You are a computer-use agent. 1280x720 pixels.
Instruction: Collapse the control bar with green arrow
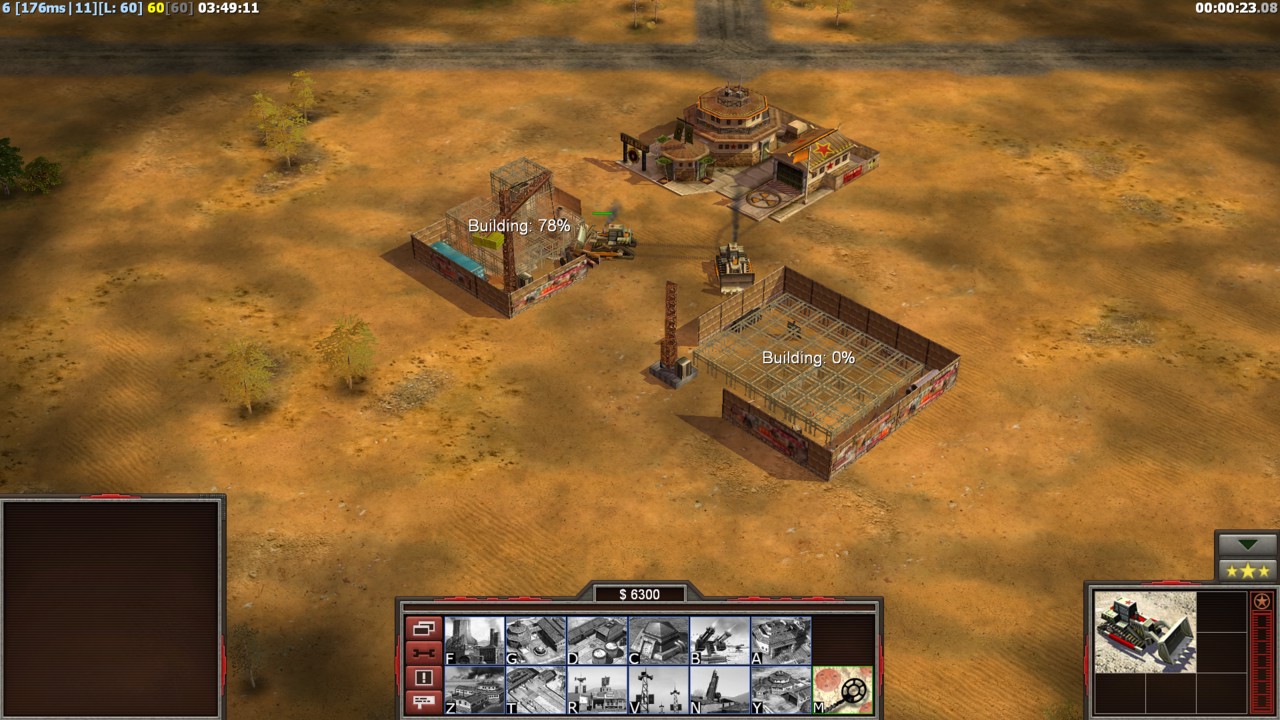[x=1247, y=545]
